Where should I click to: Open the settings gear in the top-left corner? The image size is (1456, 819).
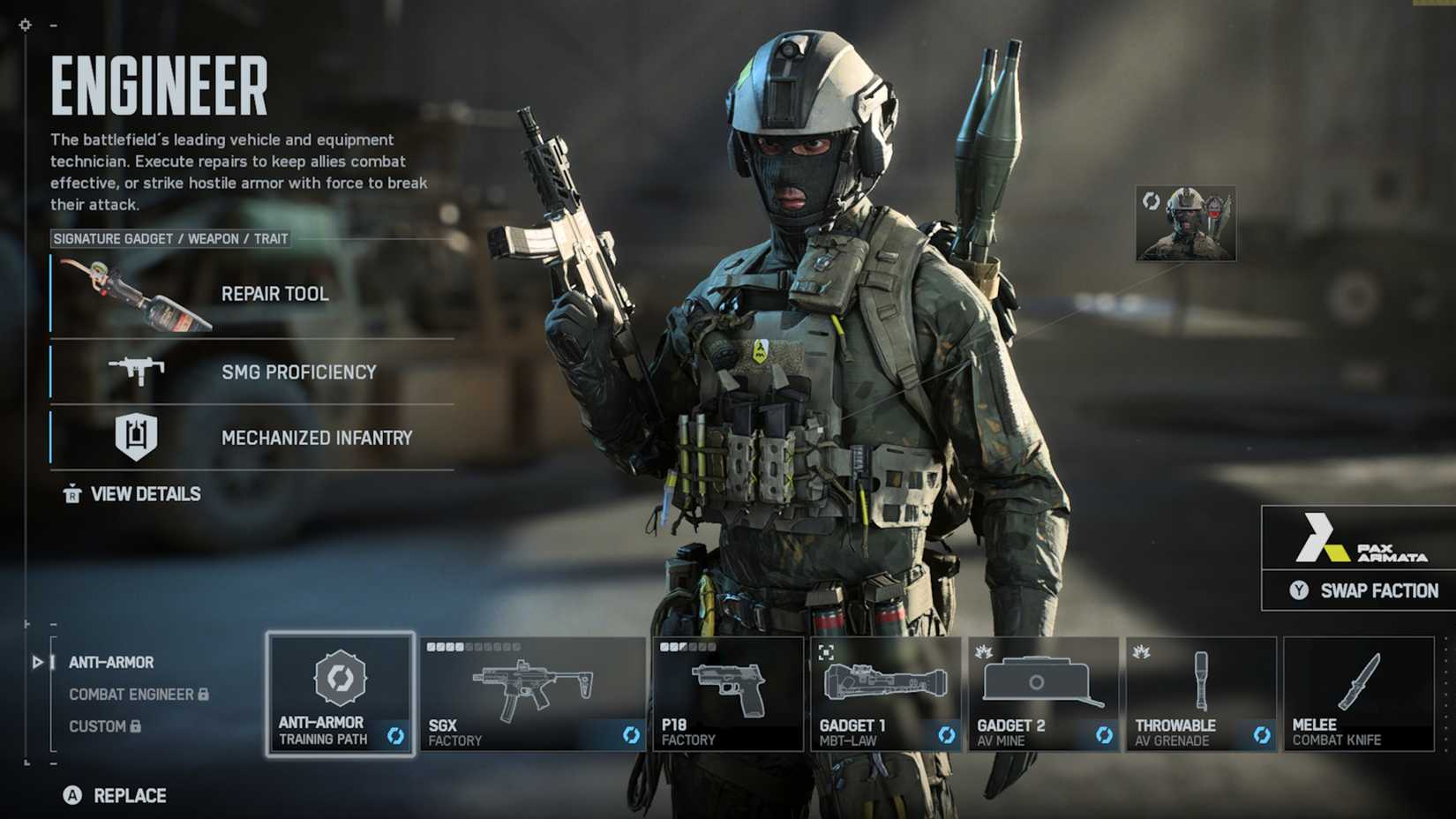click(23, 25)
